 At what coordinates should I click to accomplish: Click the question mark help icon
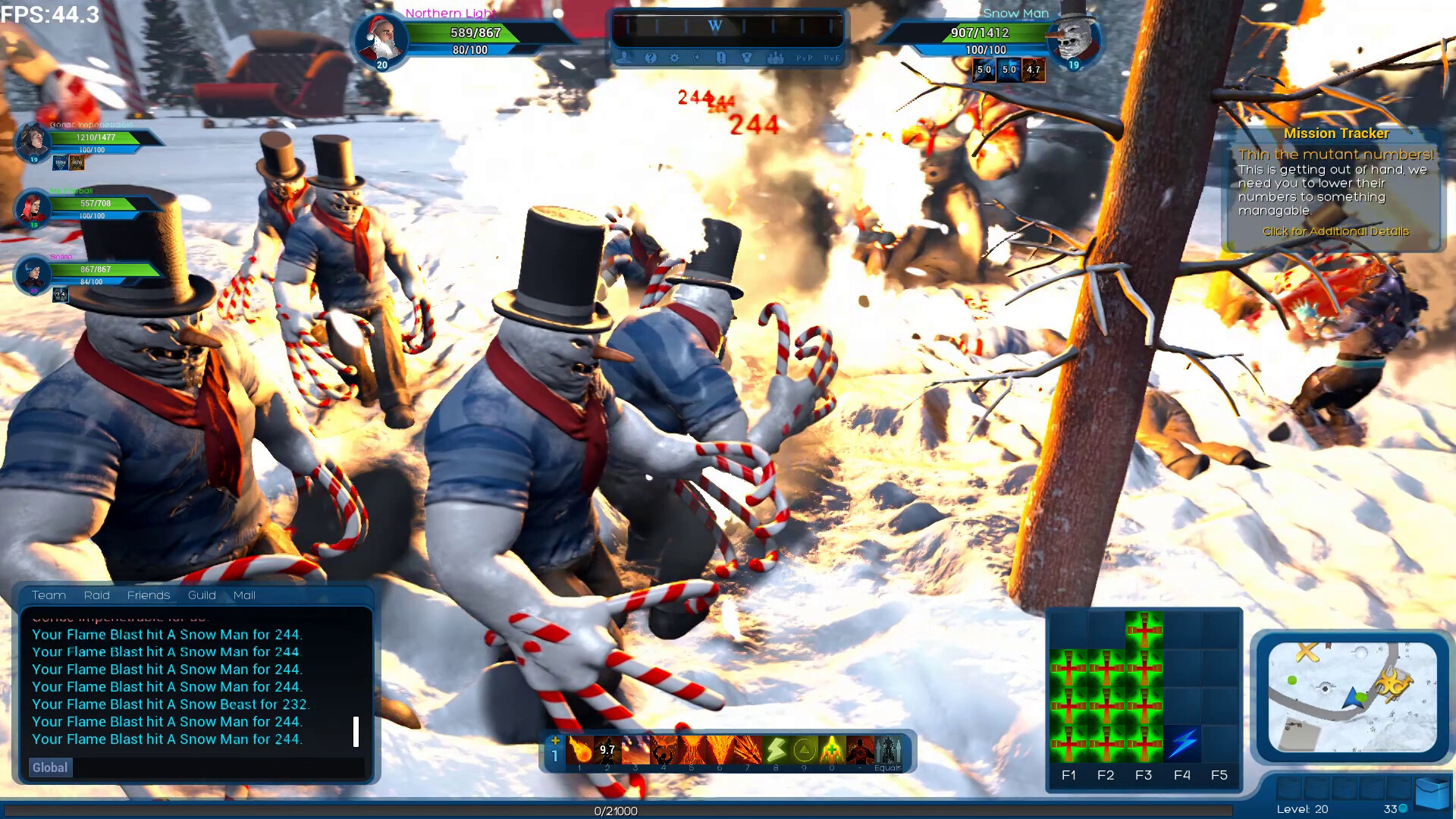point(650,58)
